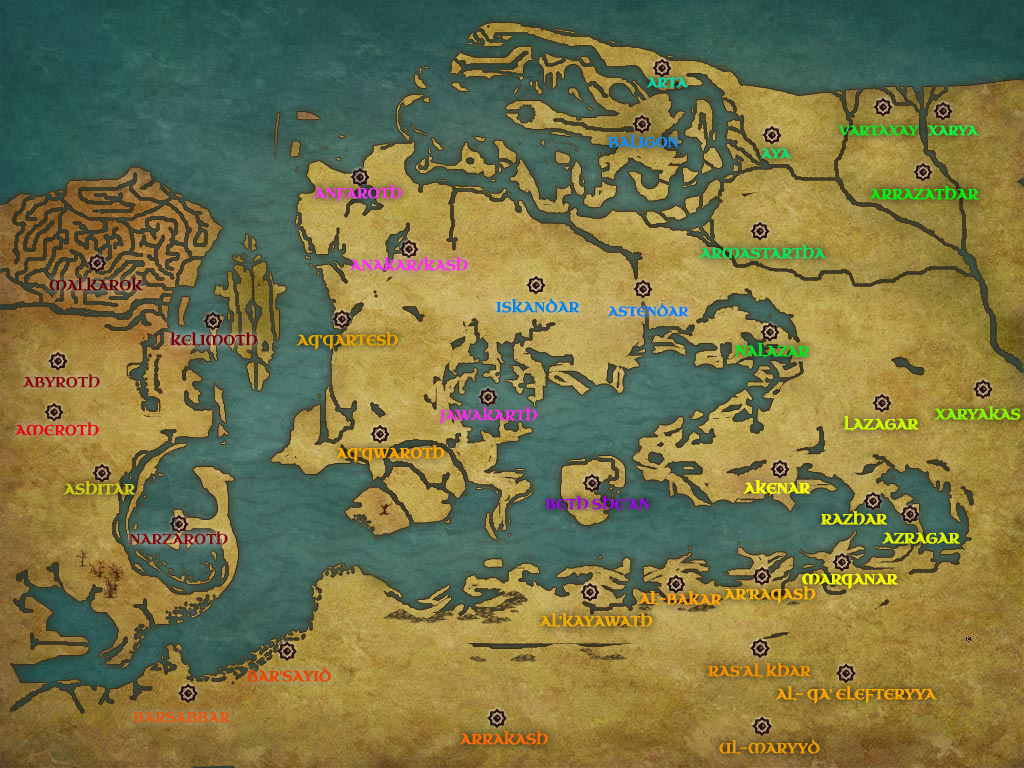The height and width of the screenshot is (768, 1024).
Task: Select the Narzaroth city marker
Action: pos(179,523)
